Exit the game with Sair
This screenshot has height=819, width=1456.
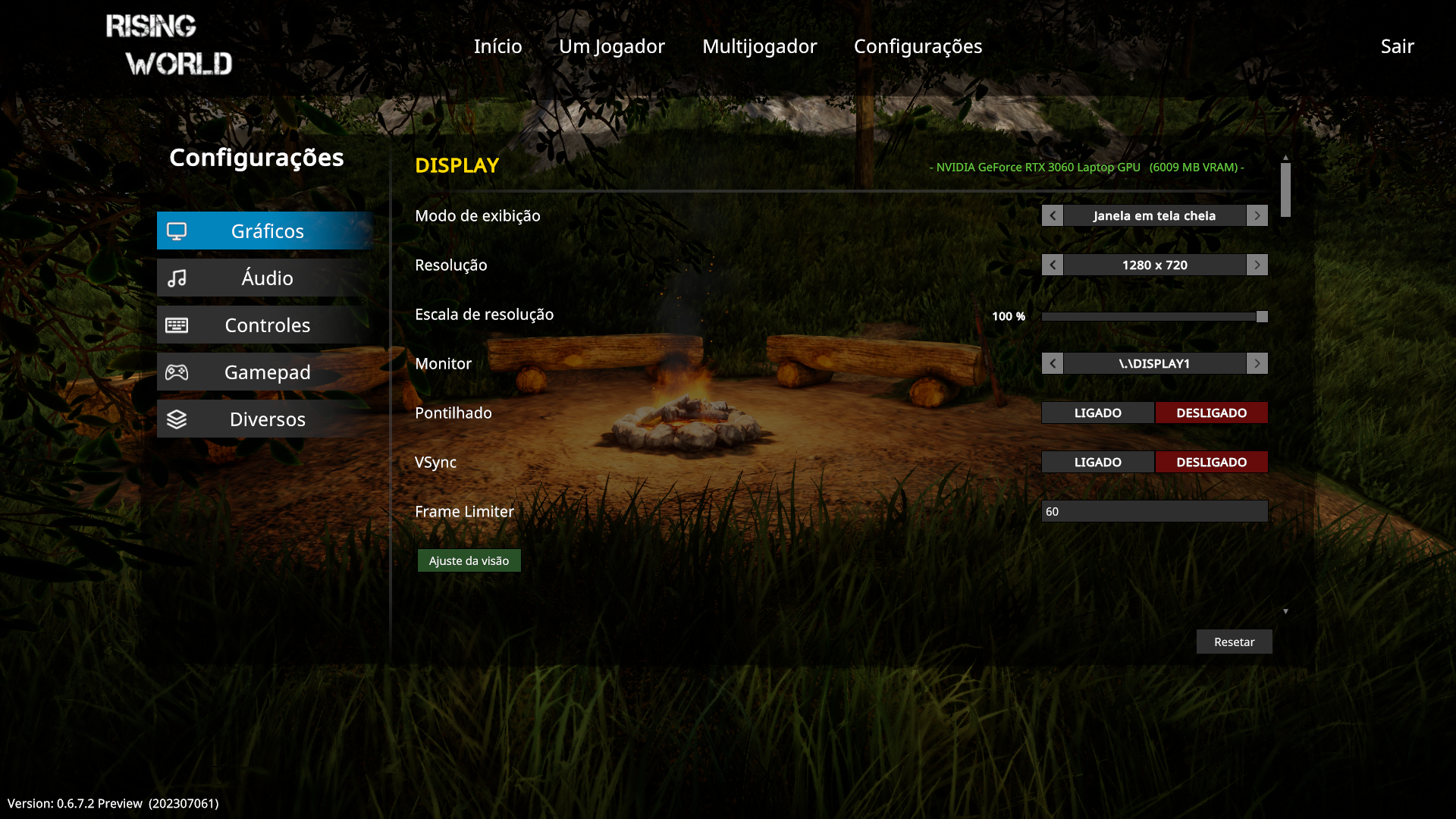(1397, 46)
